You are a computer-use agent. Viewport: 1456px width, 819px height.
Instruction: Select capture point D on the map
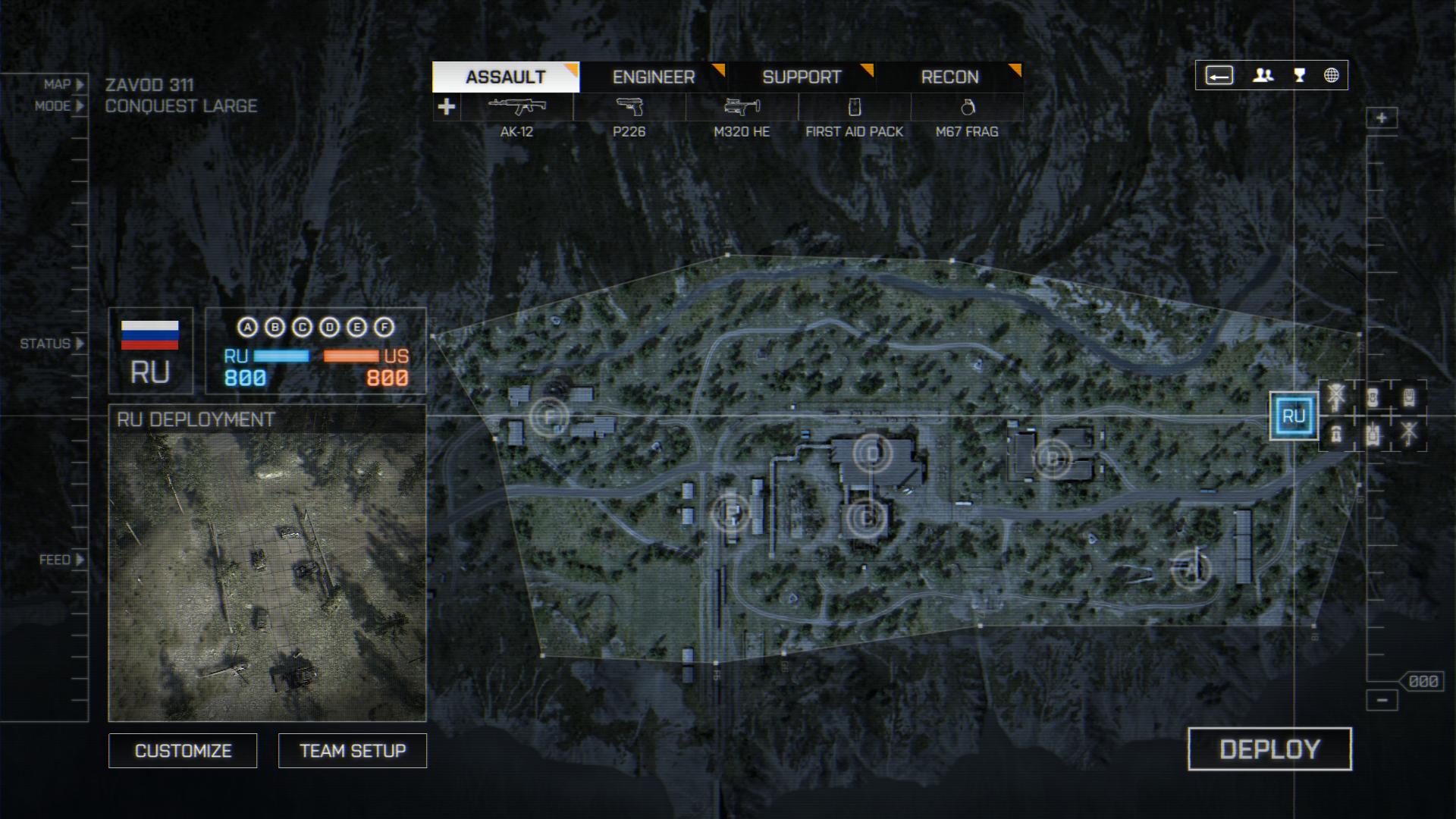pos(872,454)
